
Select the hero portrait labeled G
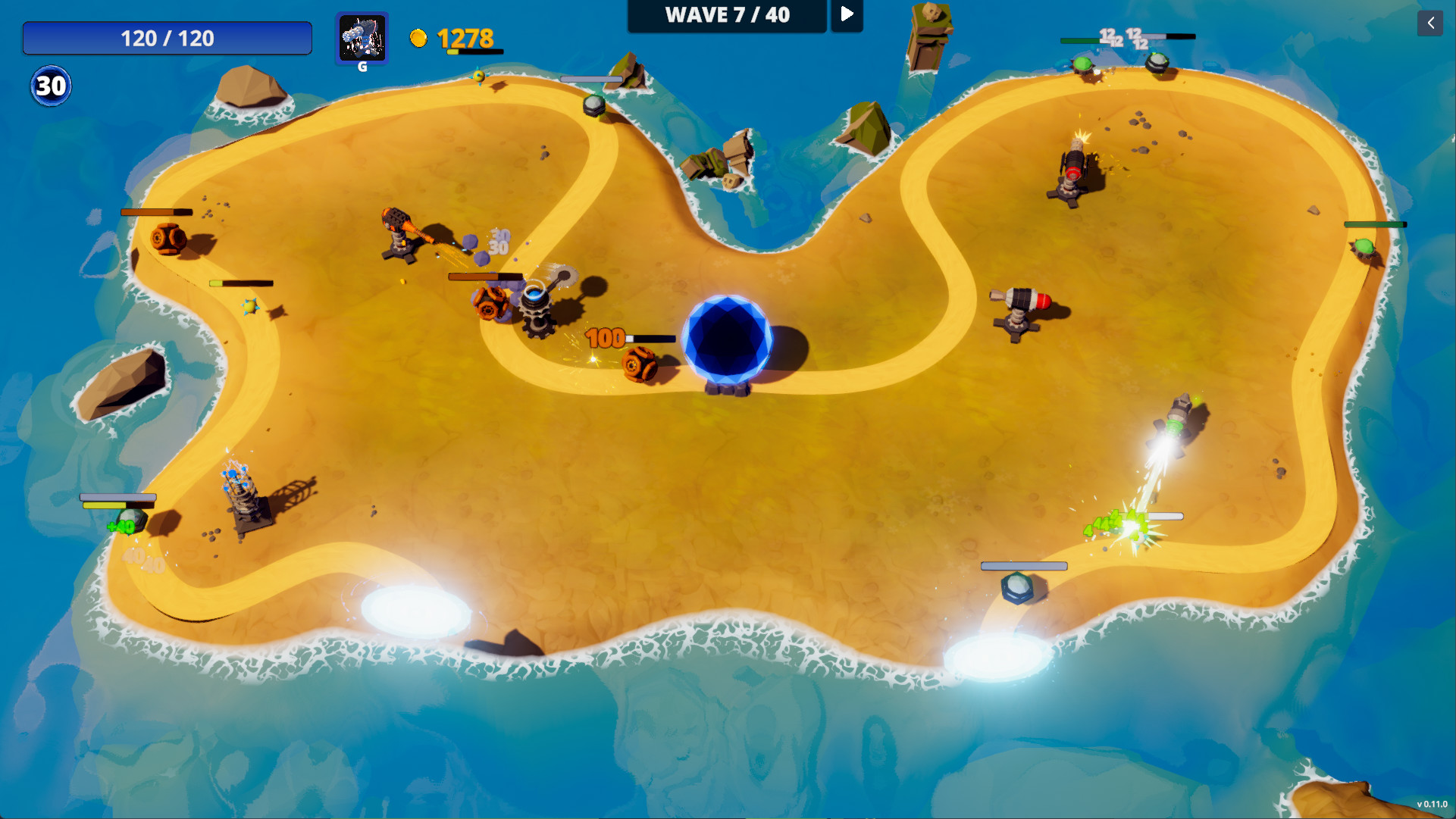[x=362, y=40]
